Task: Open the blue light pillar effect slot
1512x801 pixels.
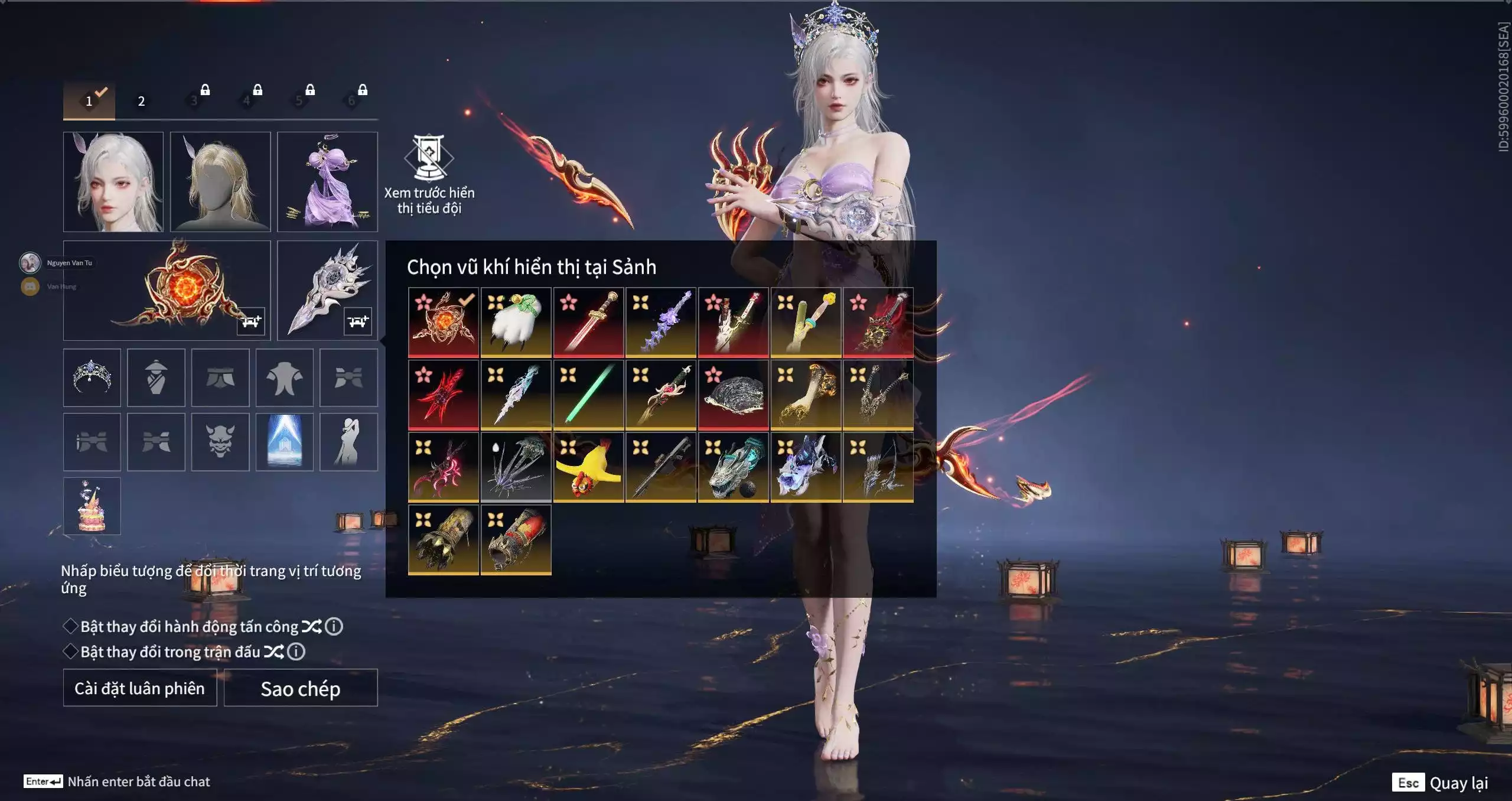Action: tap(285, 442)
